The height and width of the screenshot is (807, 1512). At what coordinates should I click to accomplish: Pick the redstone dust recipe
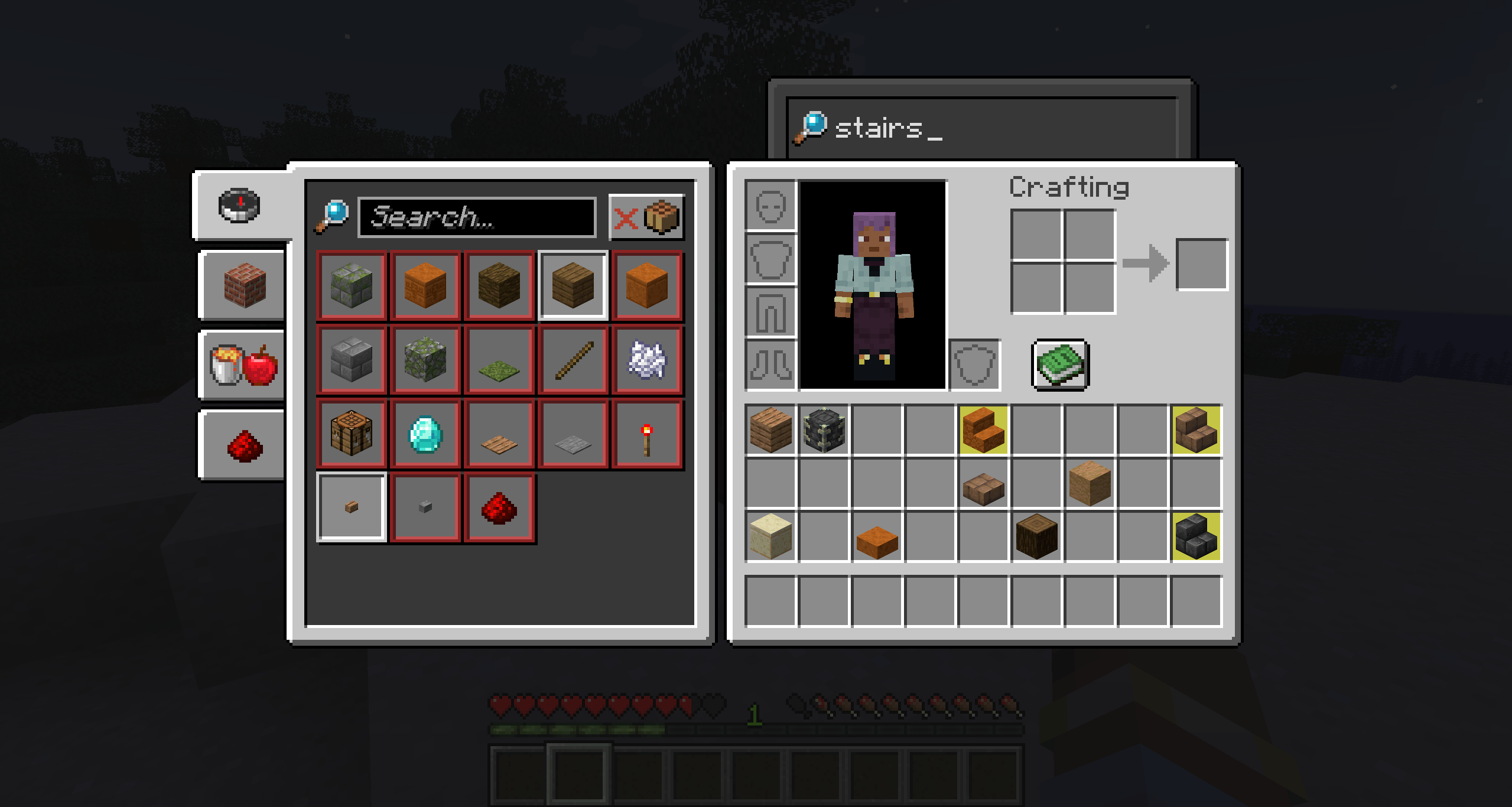click(x=499, y=508)
